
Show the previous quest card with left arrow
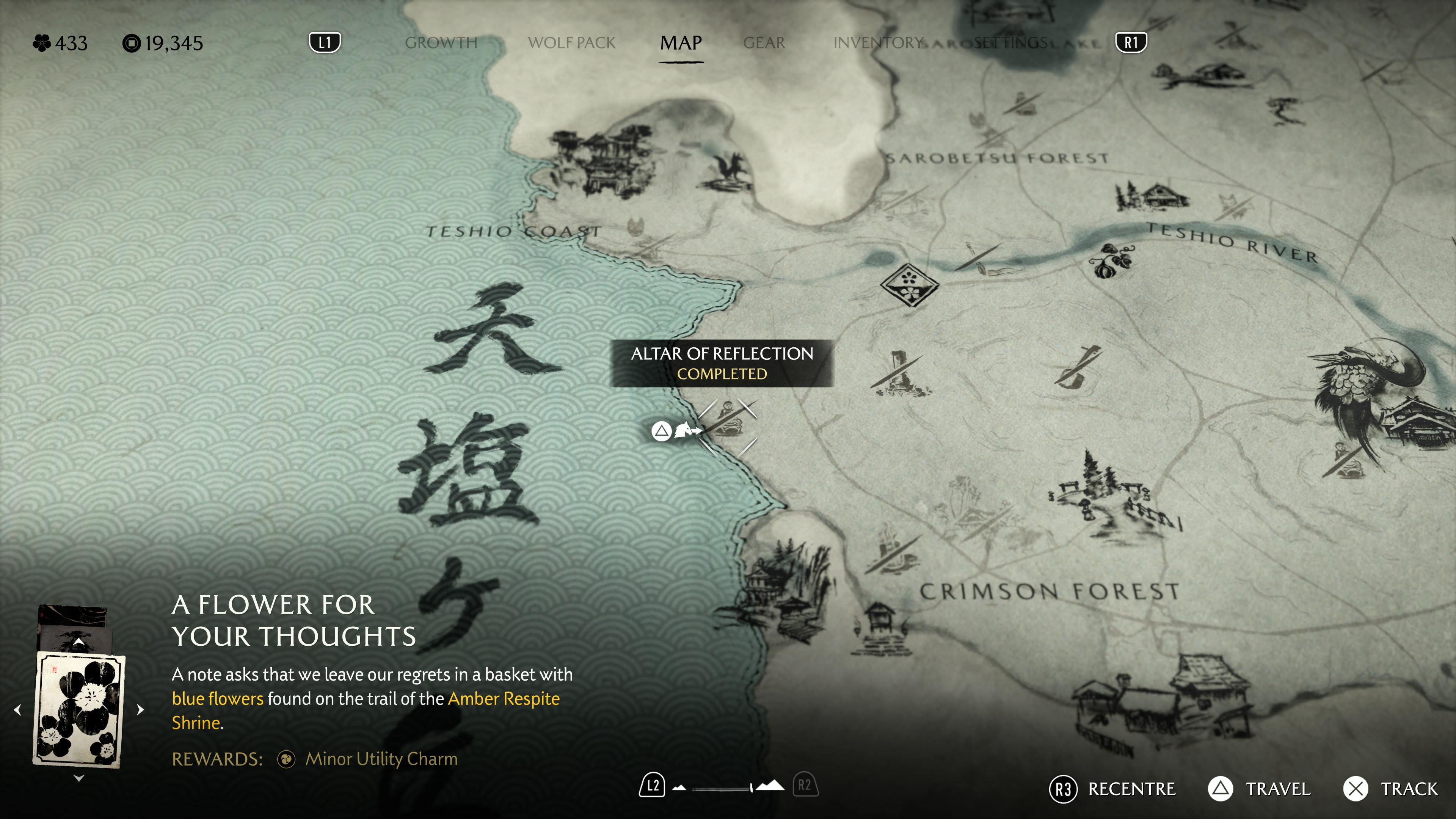tap(17, 710)
